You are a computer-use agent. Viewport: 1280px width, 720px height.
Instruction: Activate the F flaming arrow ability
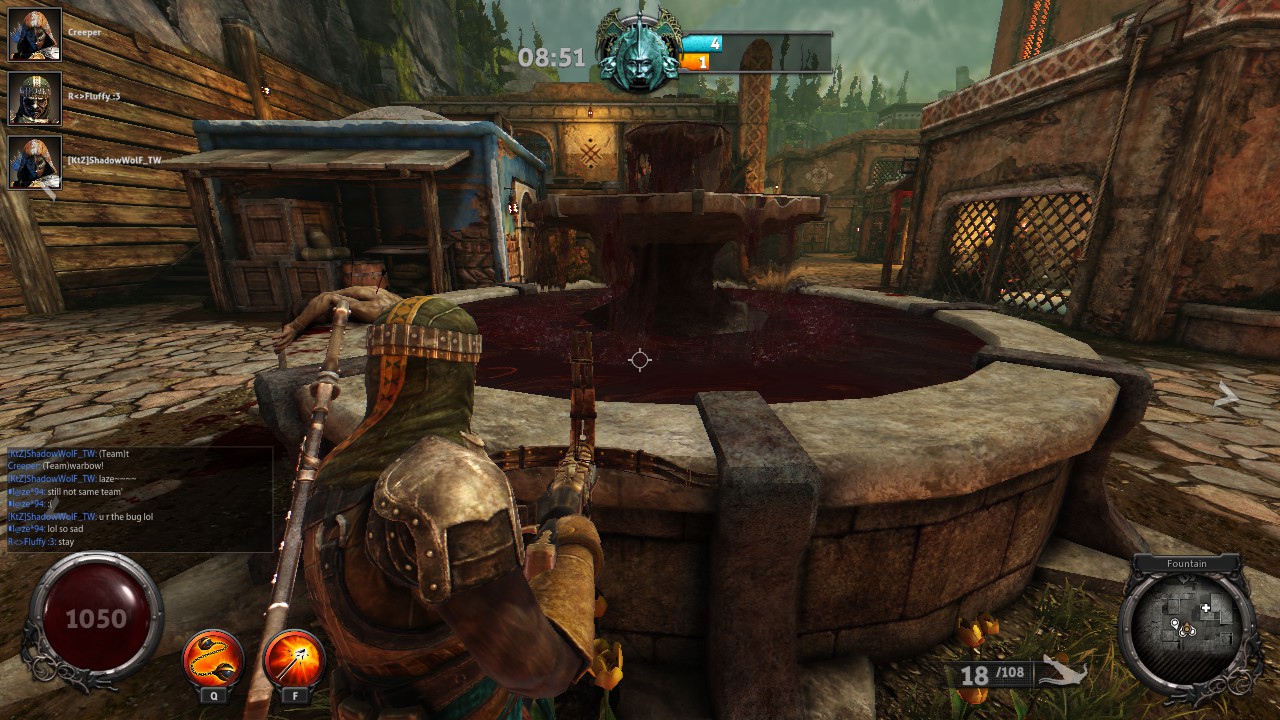[x=294, y=659]
